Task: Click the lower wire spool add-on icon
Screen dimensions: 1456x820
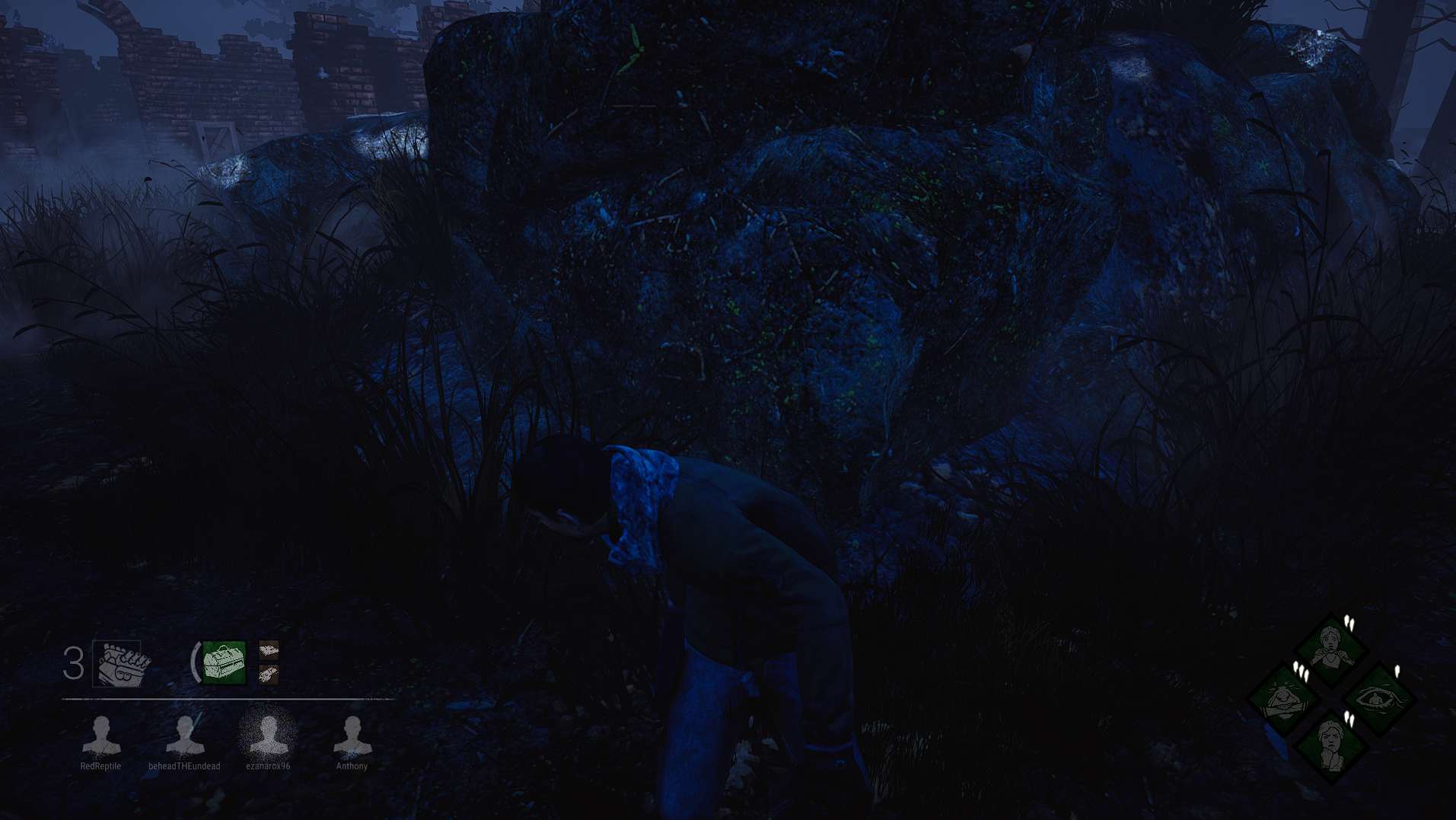Action: (x=268, y=674)
